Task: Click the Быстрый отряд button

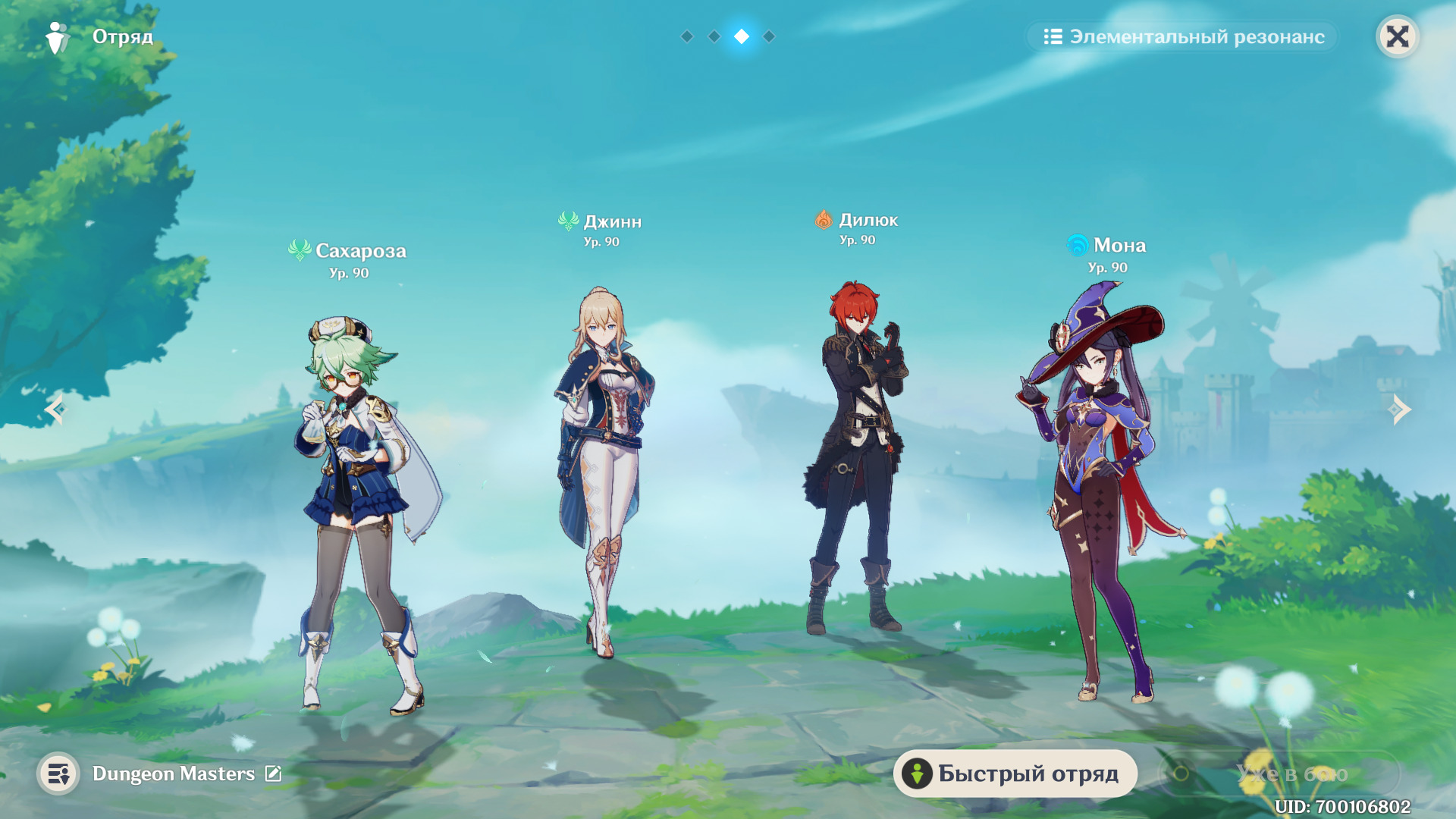Action: coord(1015,773)
